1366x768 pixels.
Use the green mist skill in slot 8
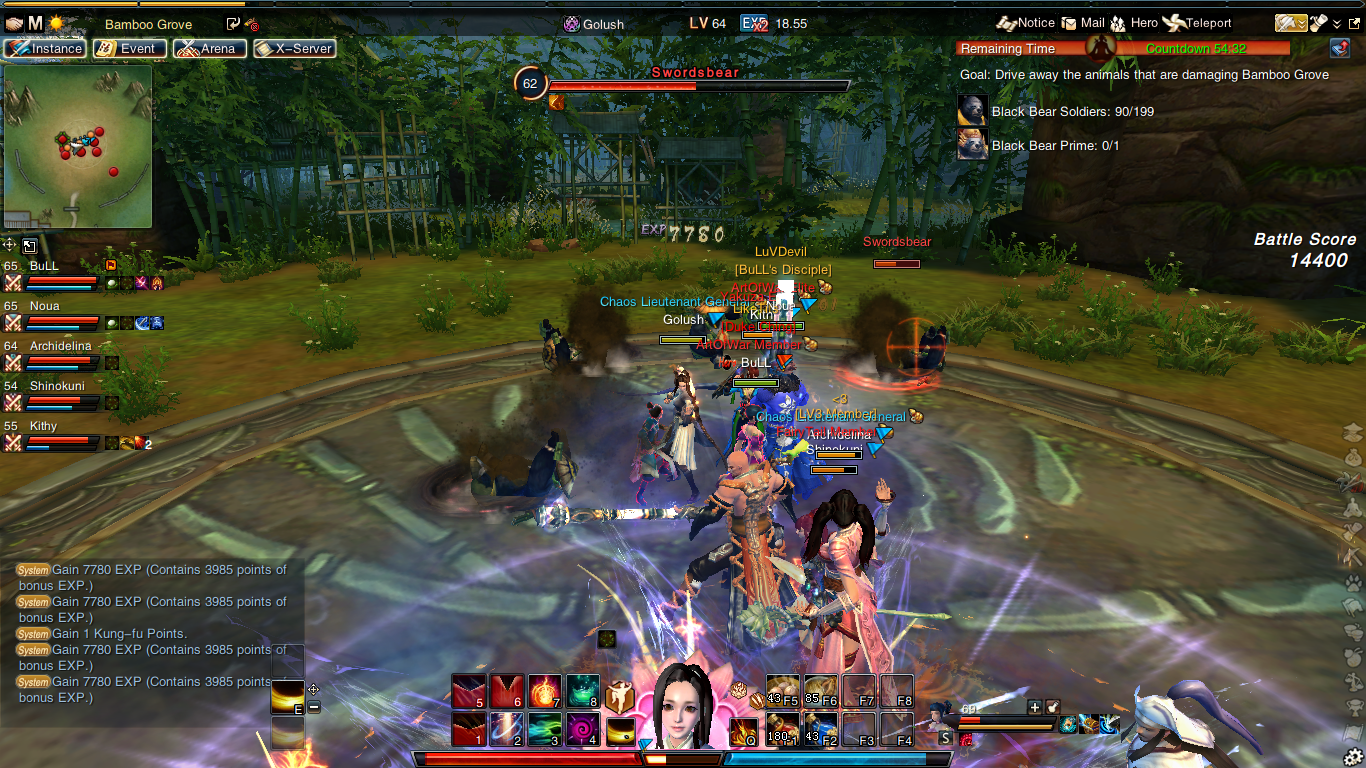pos(583,691)
